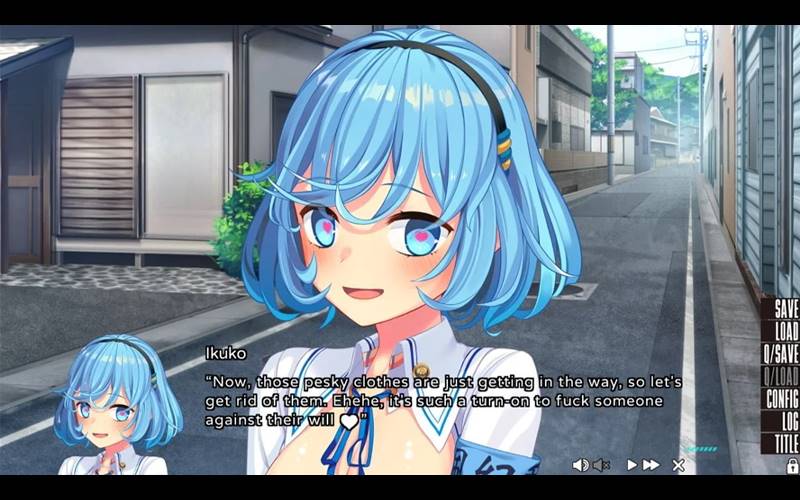Show the dialogue LOG
The image size is (800, 500).
pyautogui.click(x=787, y=420)
